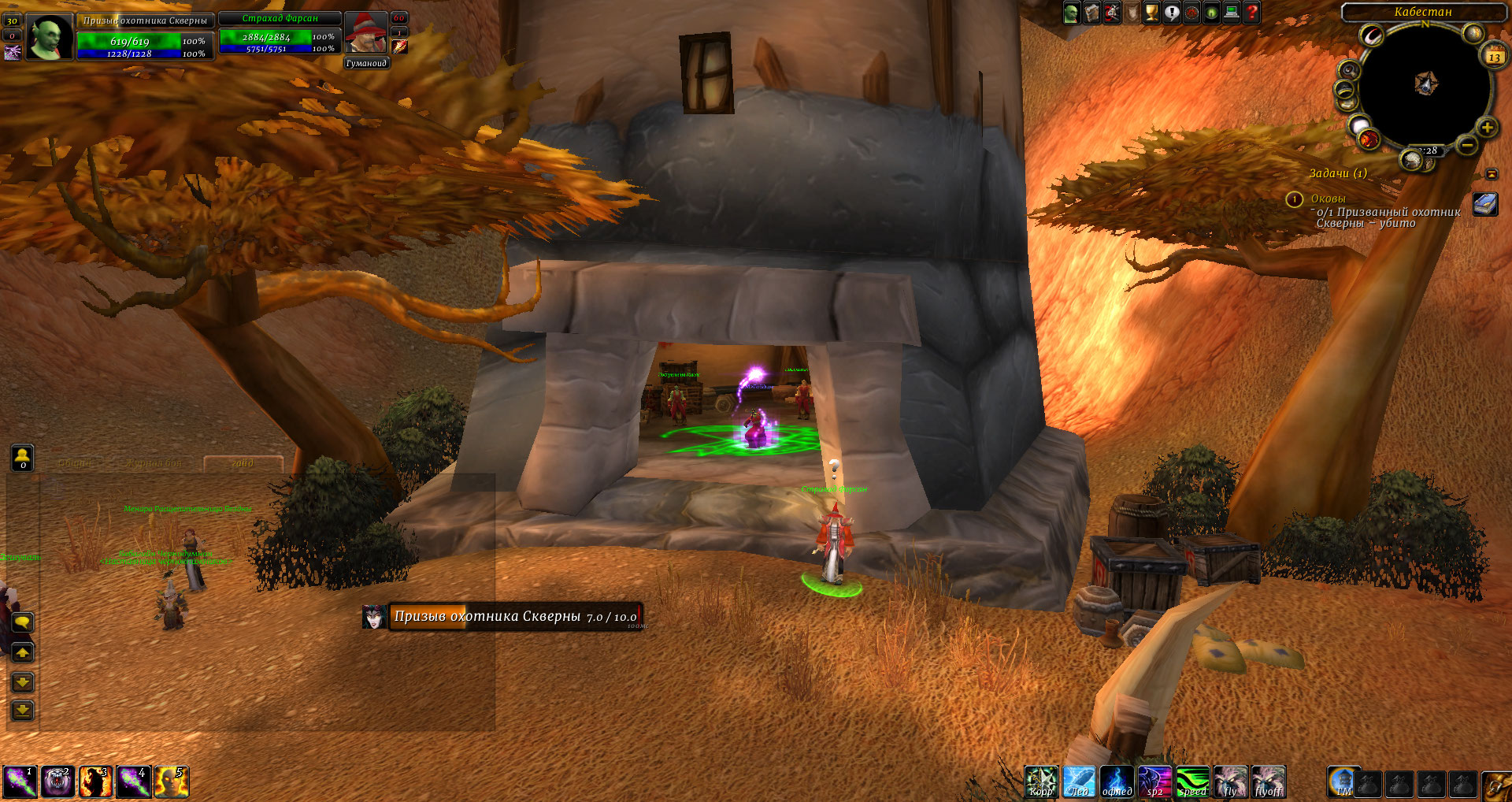Activate the fiery face ability in slot 5
Image resolution: width=1512 pixels, height=802 pixels.
(x=171, y=782)
